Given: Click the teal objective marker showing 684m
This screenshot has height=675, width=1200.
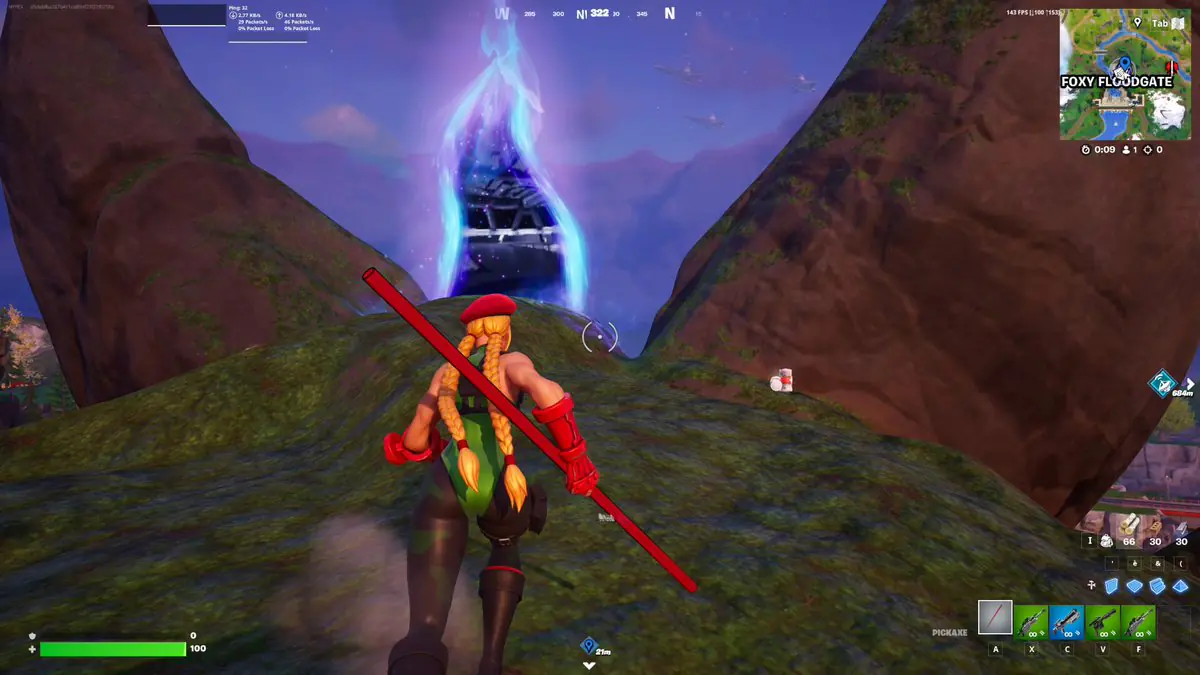Looking at the screenshot, I should click(1162, 383).
